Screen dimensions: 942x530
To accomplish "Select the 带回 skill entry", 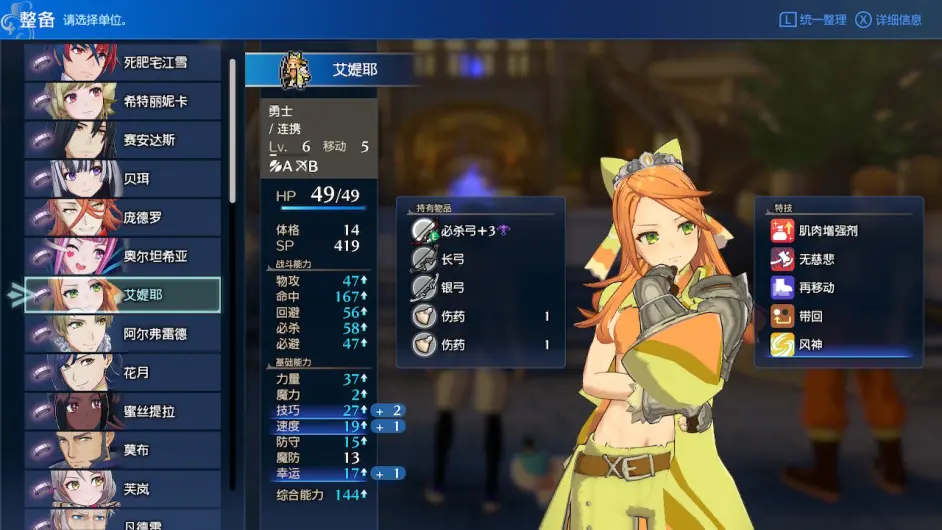I will click(x=810, y=317).
